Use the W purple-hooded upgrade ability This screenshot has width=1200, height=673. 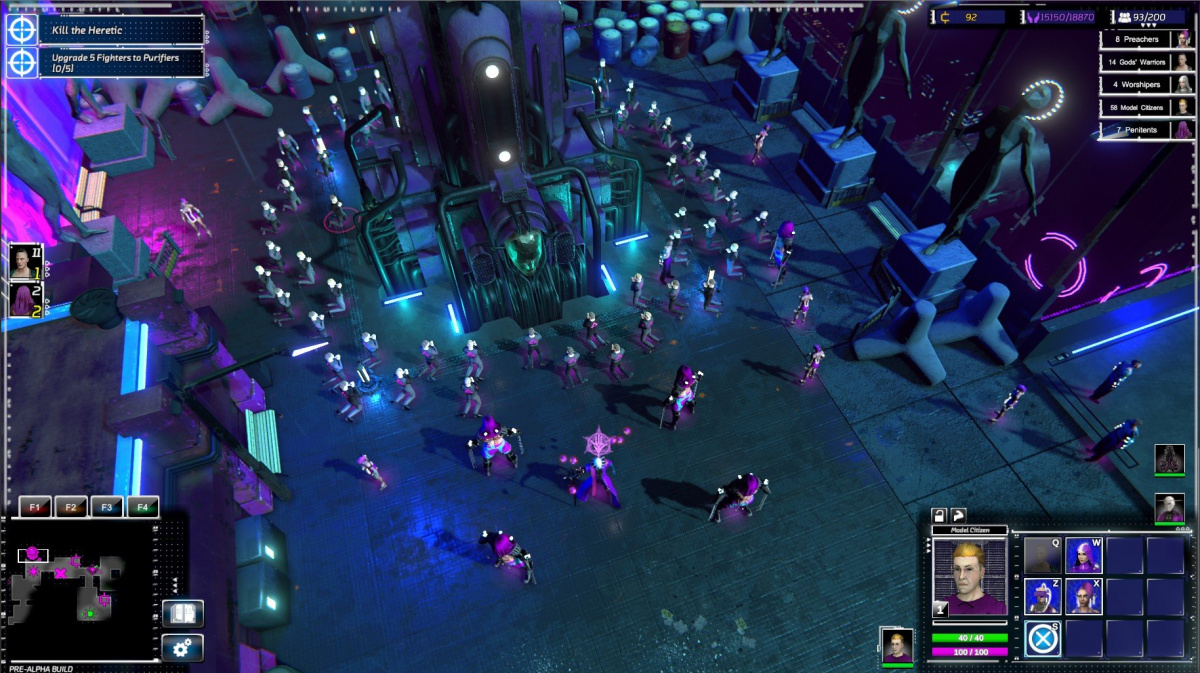[1083, 555]
